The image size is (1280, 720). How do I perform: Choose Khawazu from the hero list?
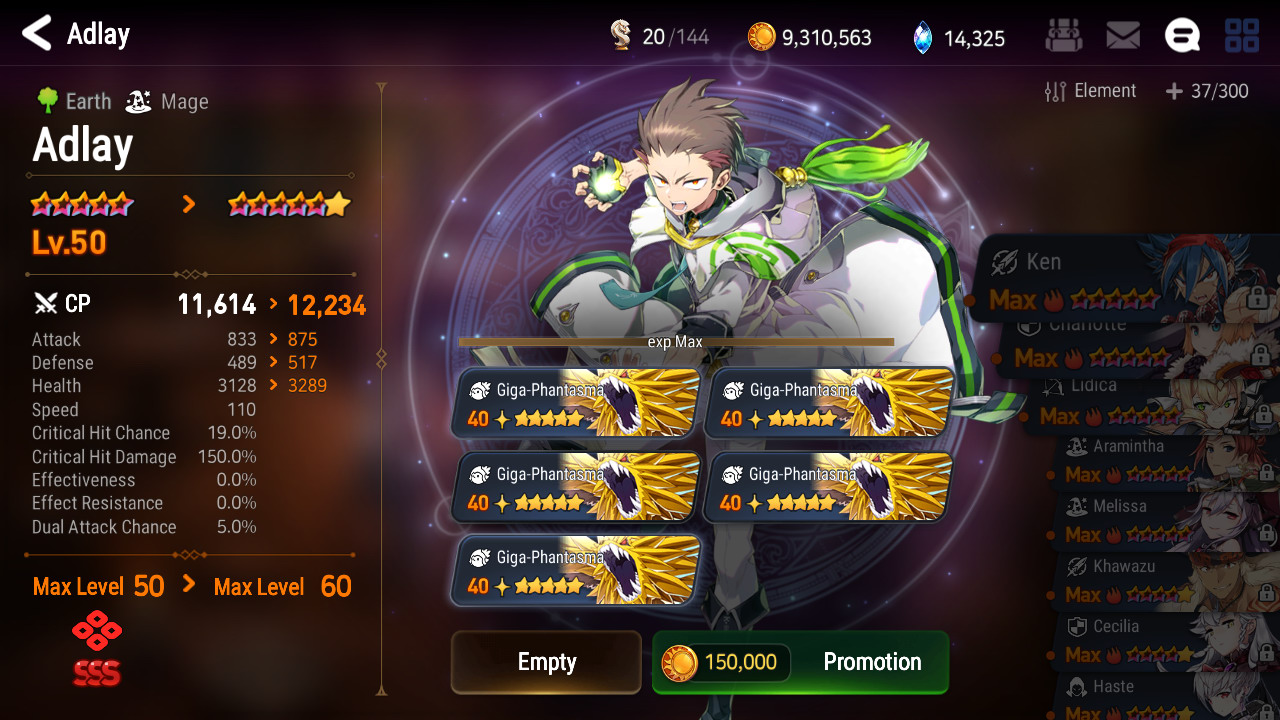tap(1160, 581)
